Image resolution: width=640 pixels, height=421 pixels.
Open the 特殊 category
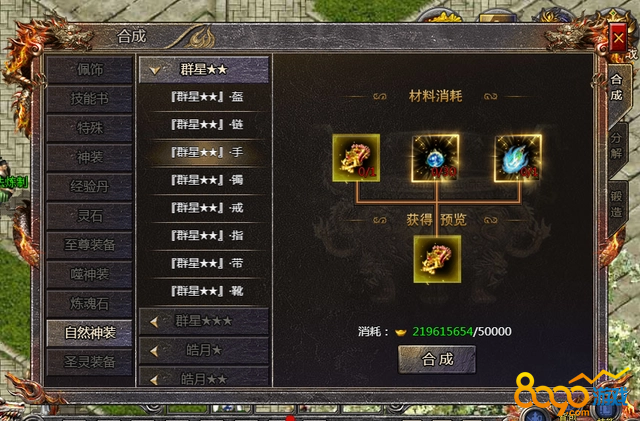(x=90, y=129)
